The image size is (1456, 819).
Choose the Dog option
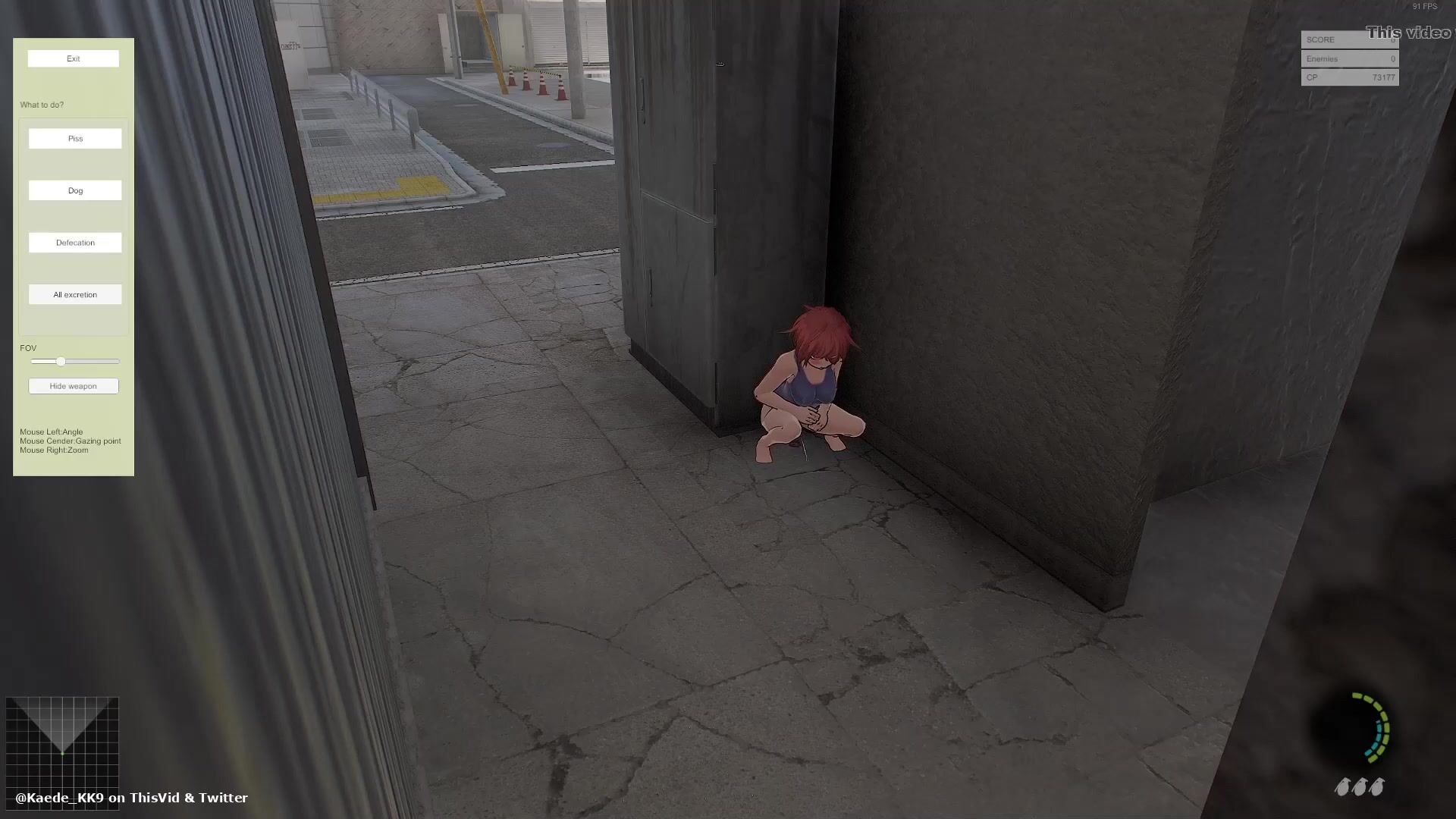coord(75,190)
